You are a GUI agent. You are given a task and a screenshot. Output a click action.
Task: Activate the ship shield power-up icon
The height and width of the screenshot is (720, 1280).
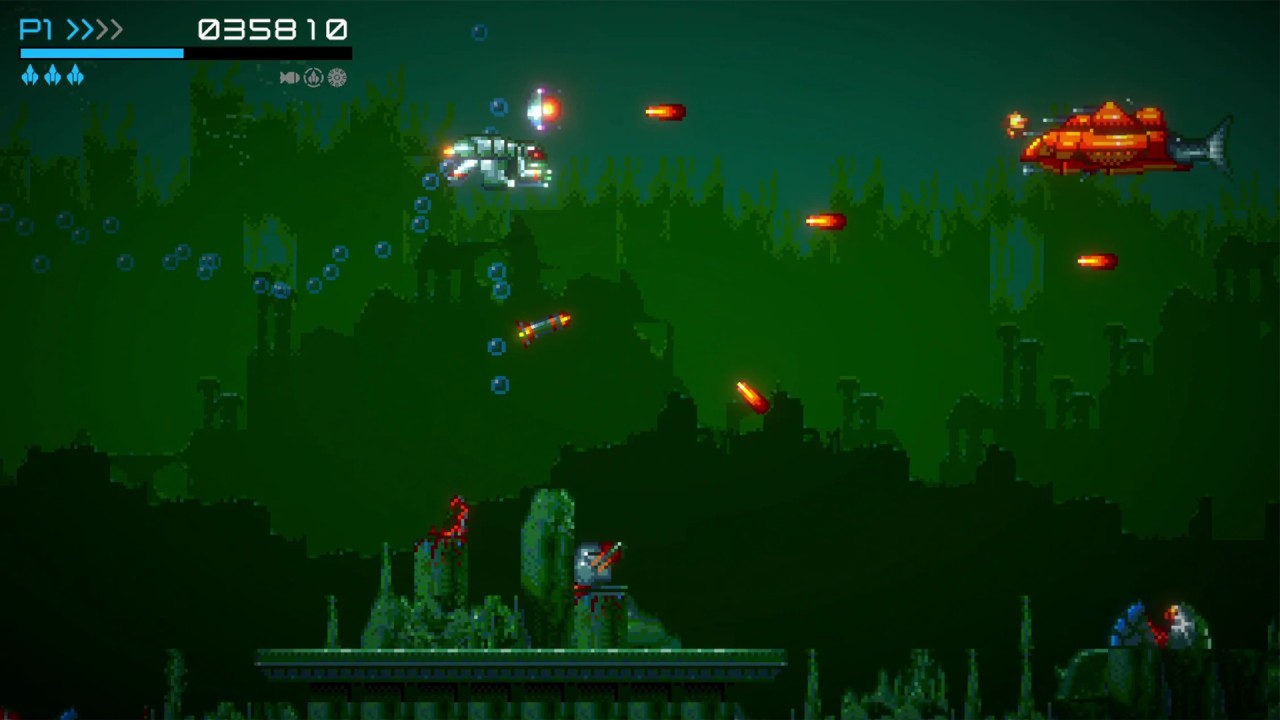pos(313,77)
